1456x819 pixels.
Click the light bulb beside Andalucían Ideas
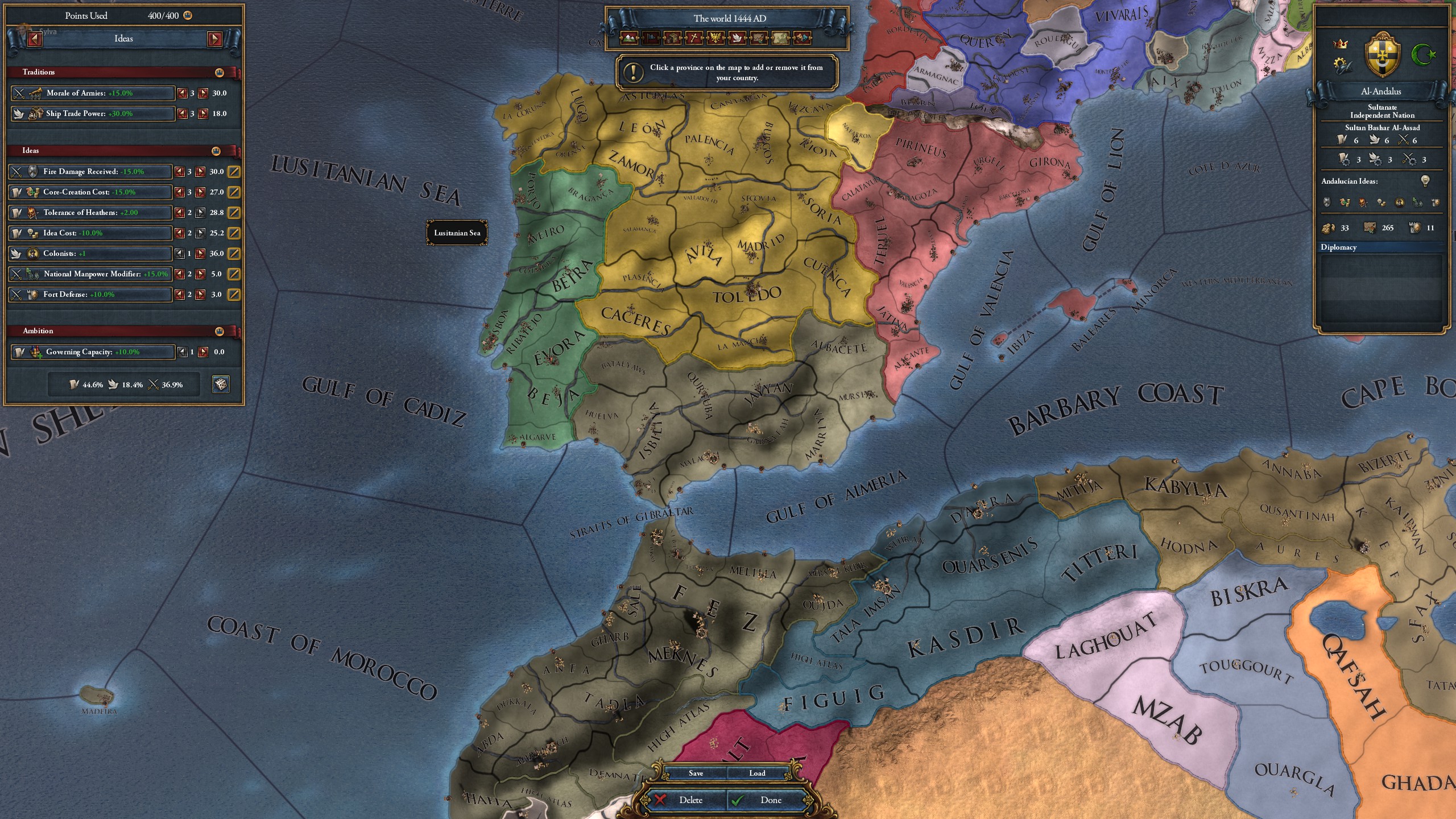click(x=1425, y=182)
